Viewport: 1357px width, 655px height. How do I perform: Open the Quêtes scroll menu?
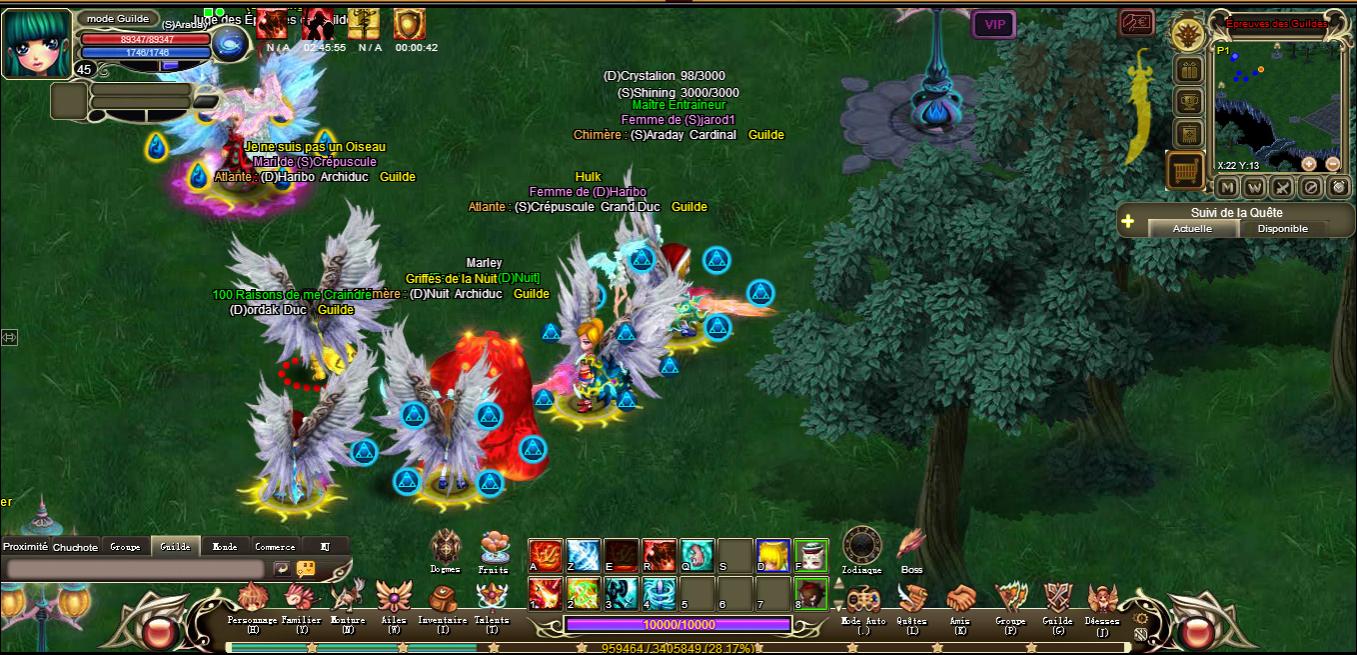point(911,600)
